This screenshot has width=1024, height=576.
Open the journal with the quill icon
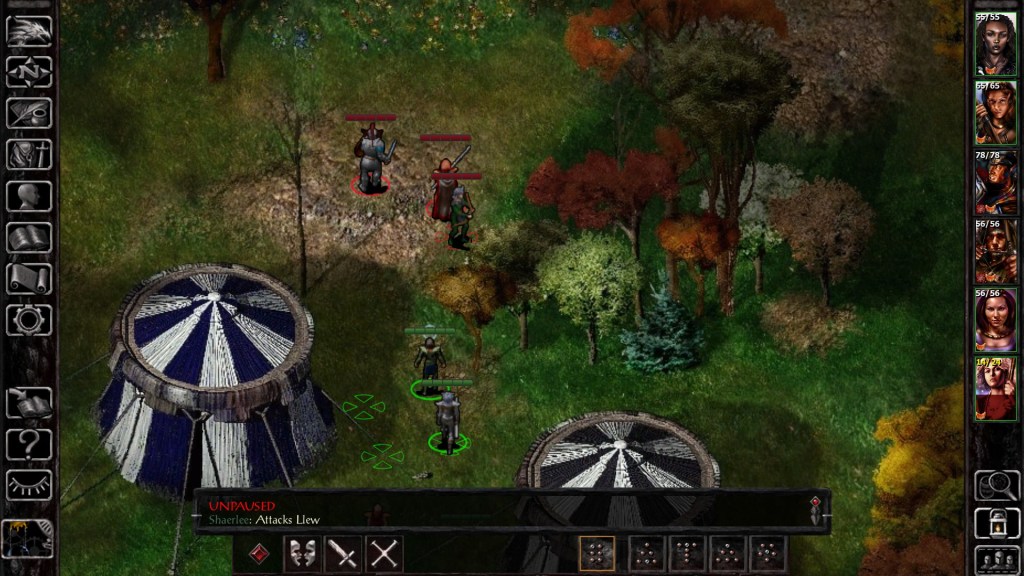[29, 112]
